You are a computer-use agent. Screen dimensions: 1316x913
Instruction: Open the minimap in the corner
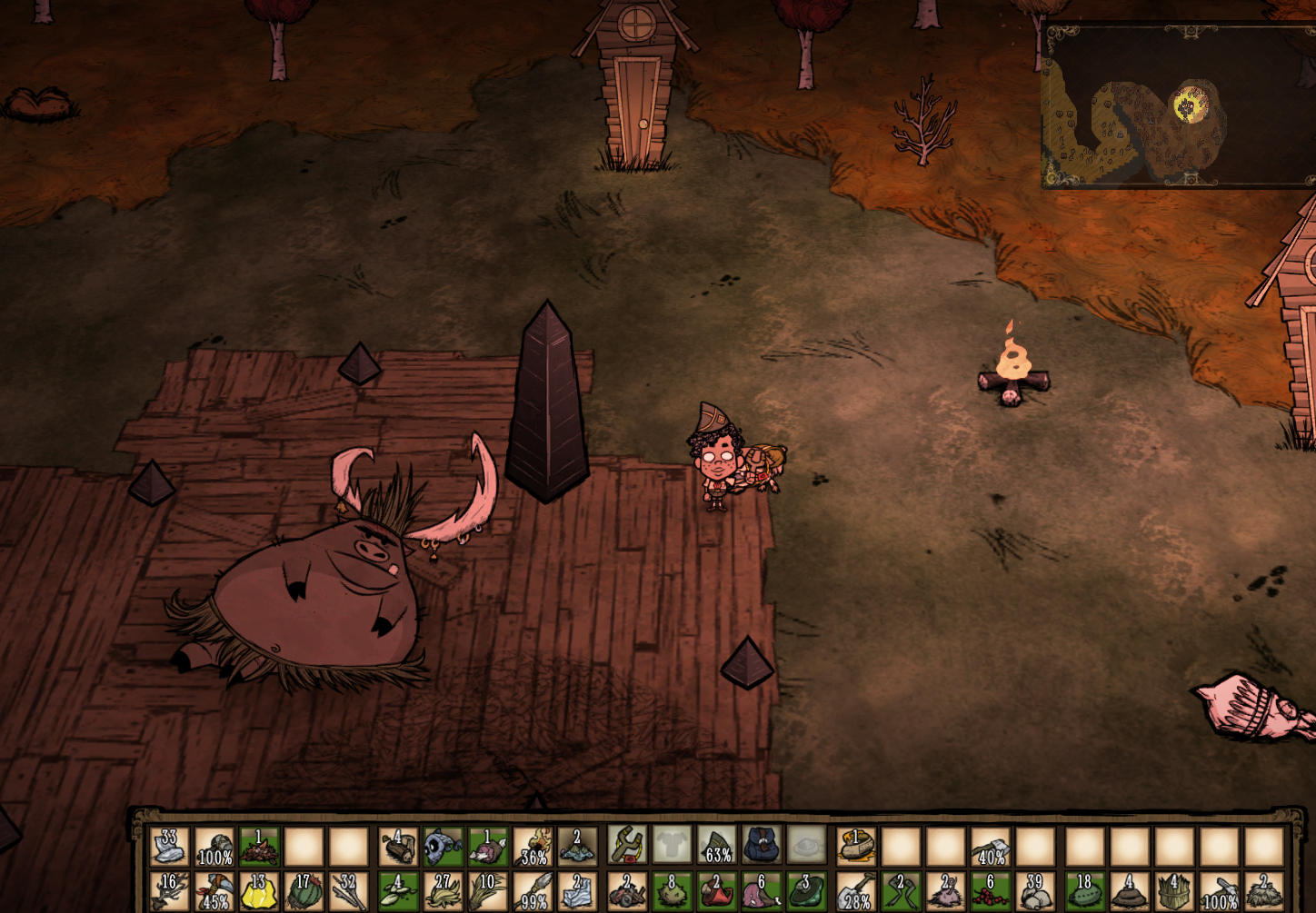1178,107
